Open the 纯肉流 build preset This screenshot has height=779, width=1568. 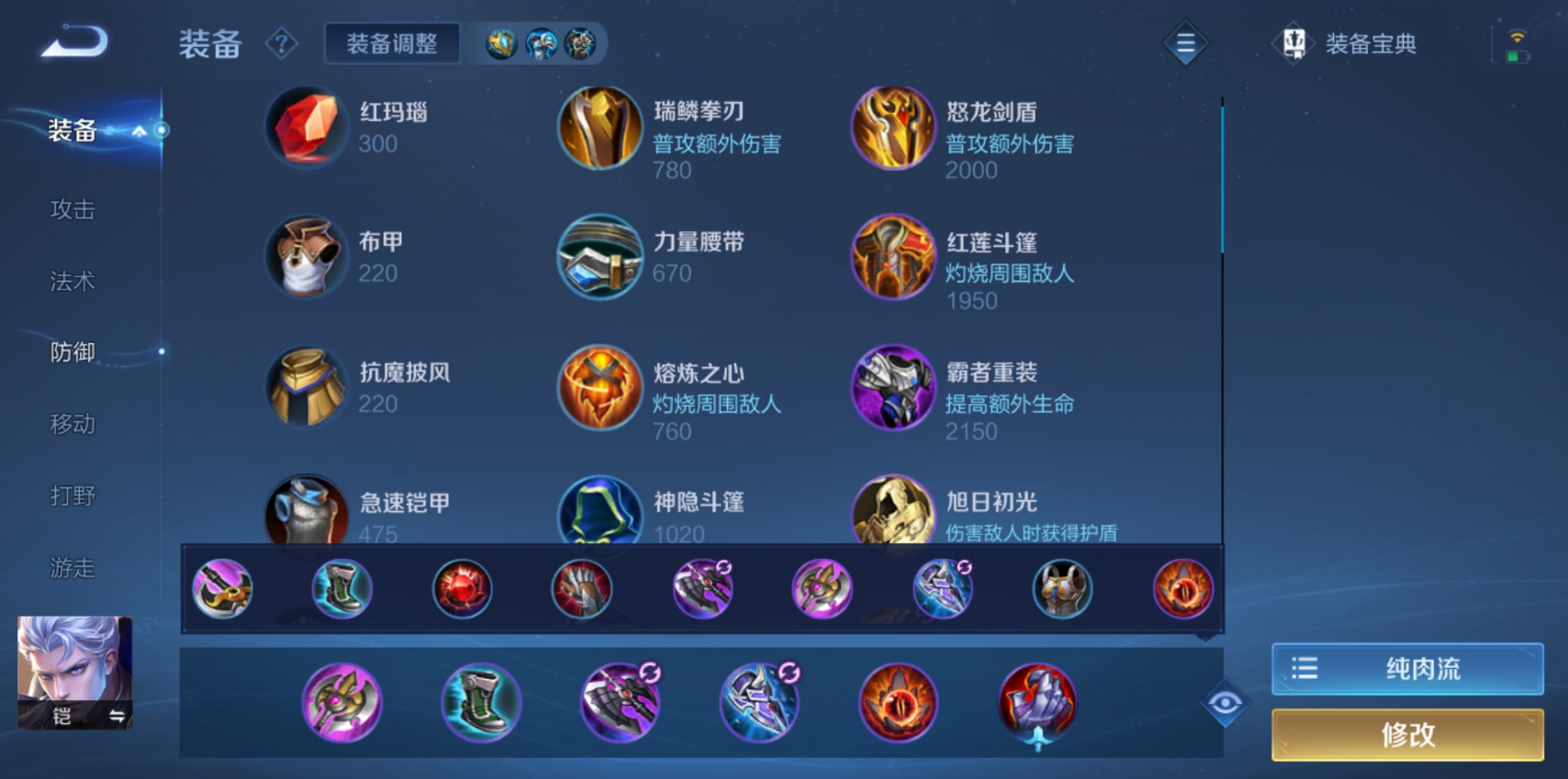[1407, 668]
